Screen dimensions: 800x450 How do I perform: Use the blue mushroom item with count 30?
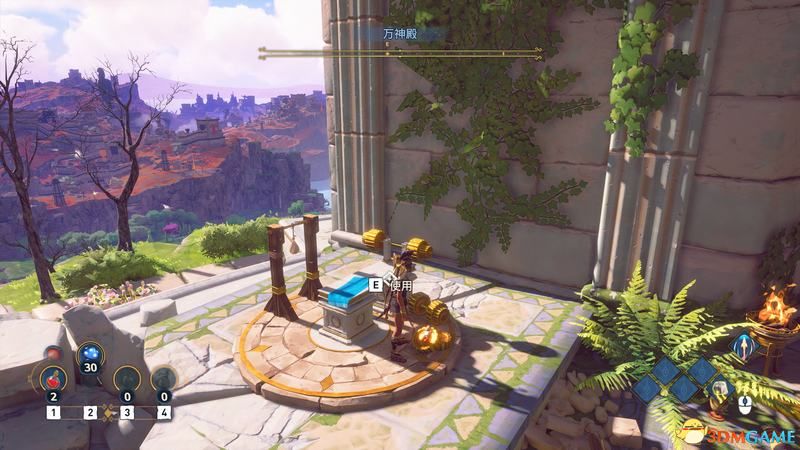(89, 355)
